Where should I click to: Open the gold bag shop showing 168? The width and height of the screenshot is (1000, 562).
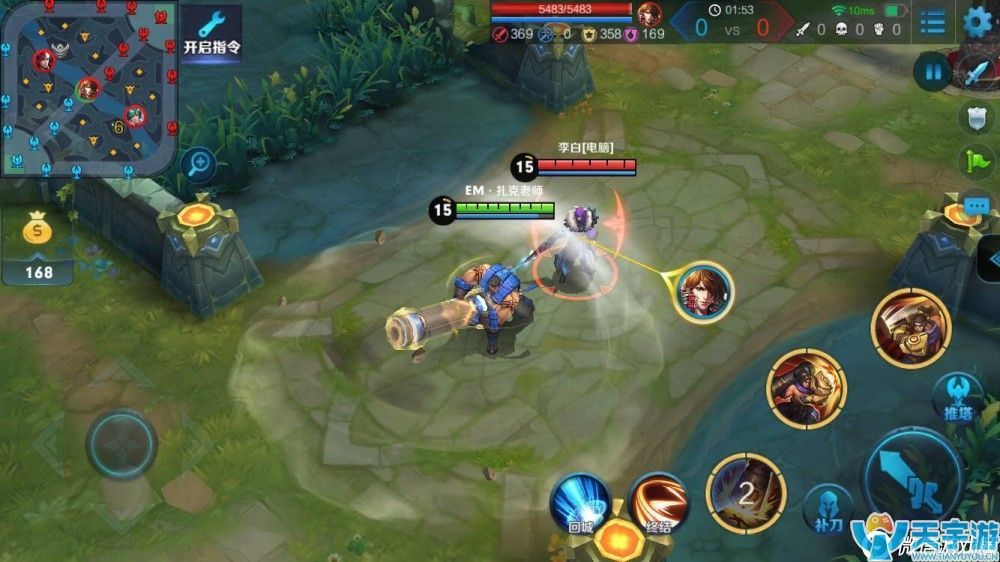(38, 244)
